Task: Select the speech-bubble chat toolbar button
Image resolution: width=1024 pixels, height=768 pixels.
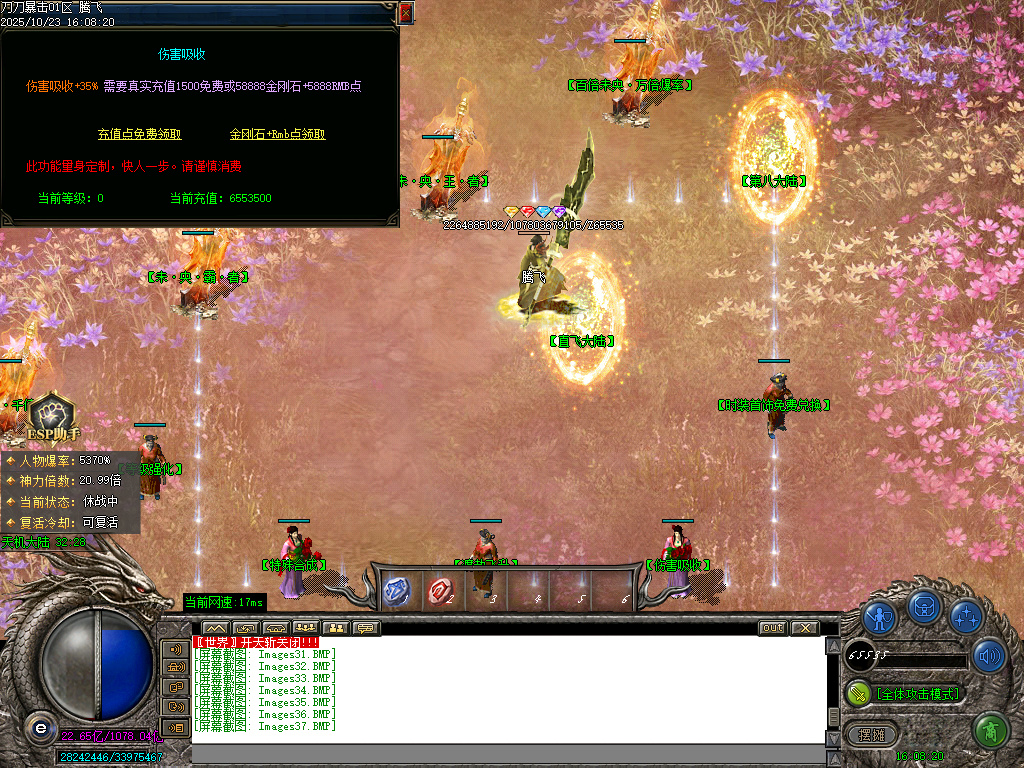Action: (365, 628)
